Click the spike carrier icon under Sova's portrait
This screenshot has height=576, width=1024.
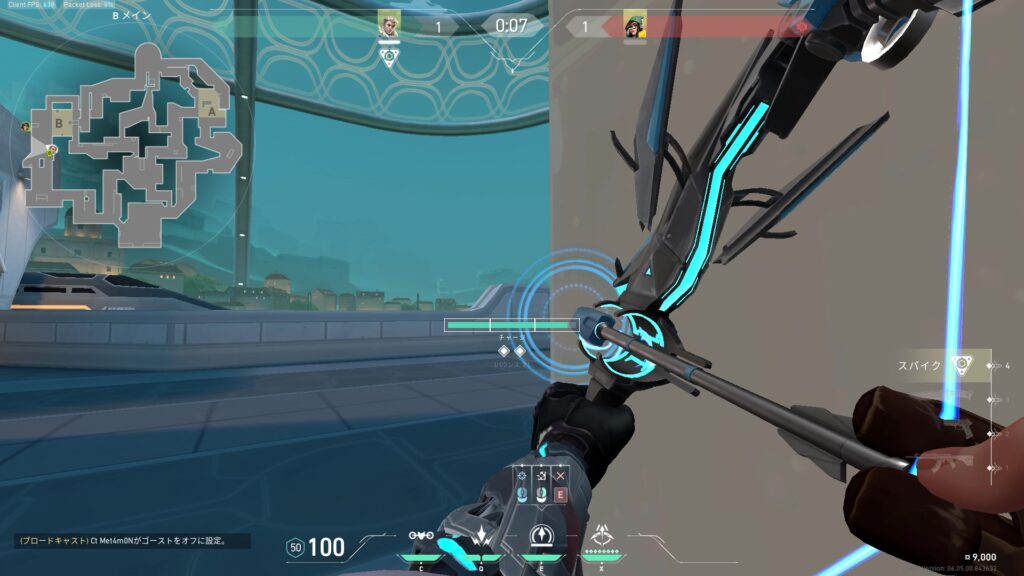389,57
